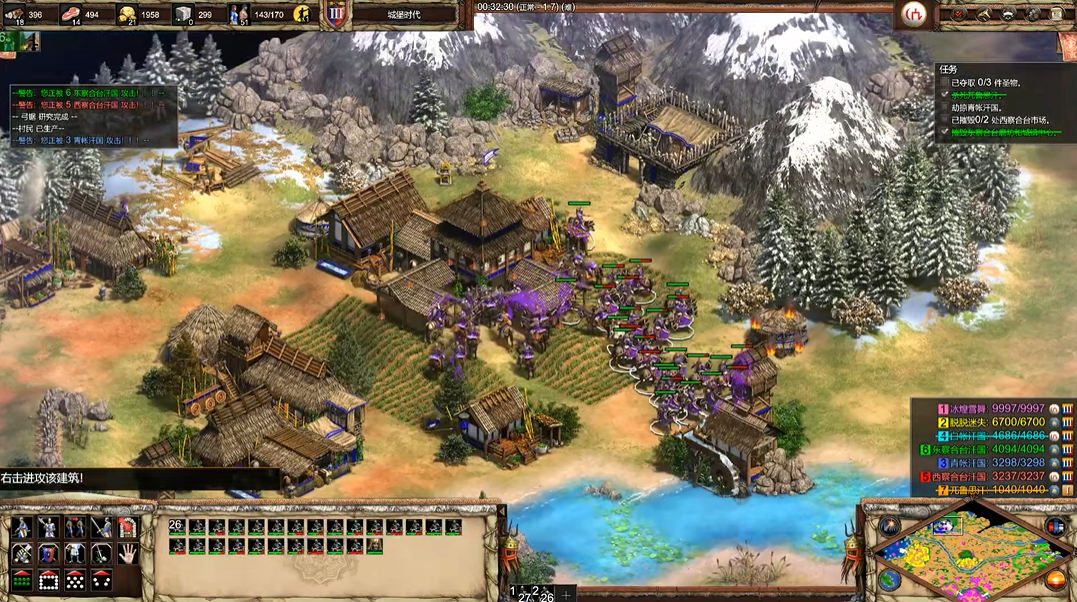
Task: Click the idle villager button in resource bar
Action: coord(301,14)
